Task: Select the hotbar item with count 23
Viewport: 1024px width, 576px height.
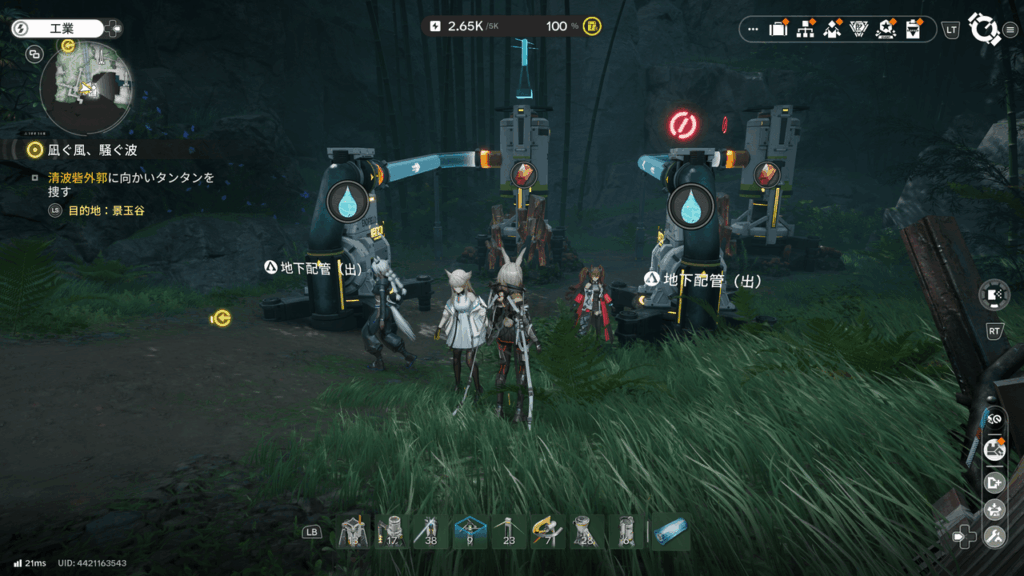Action: click(509, 532)
